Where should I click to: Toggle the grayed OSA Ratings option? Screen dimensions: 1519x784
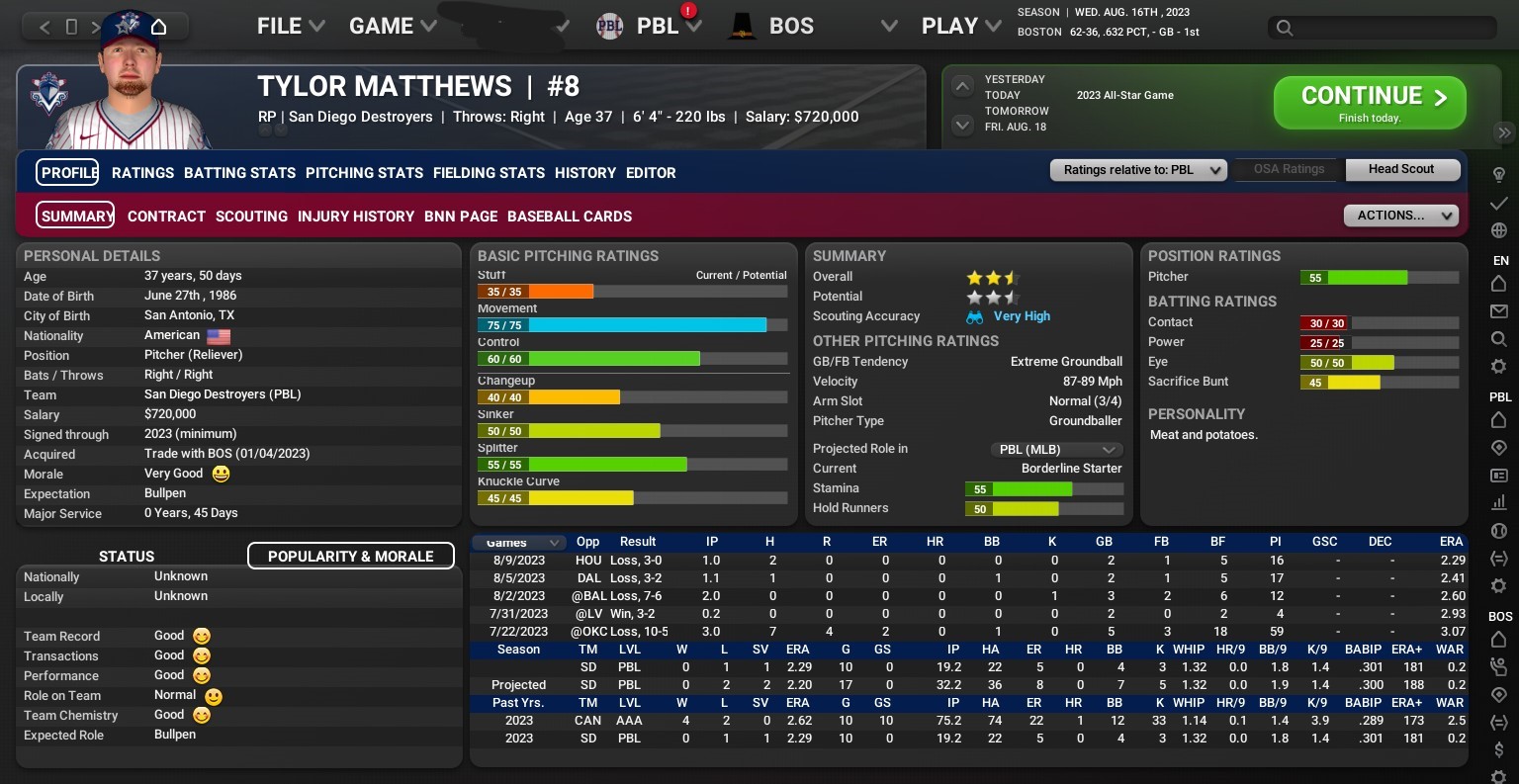pyautogui.click(x=1288, y=169)
